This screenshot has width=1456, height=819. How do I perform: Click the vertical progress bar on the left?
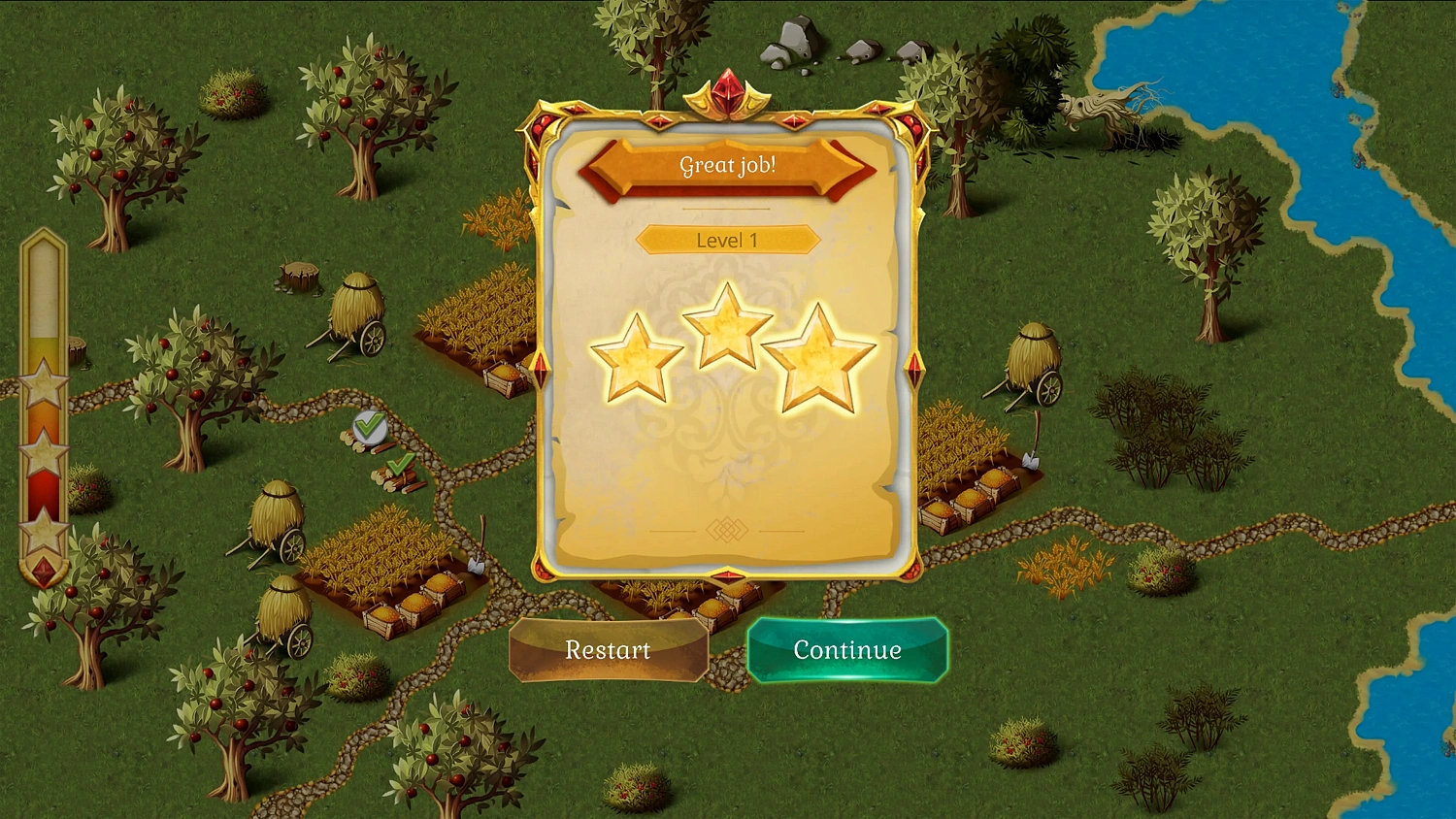pos(43,408)
